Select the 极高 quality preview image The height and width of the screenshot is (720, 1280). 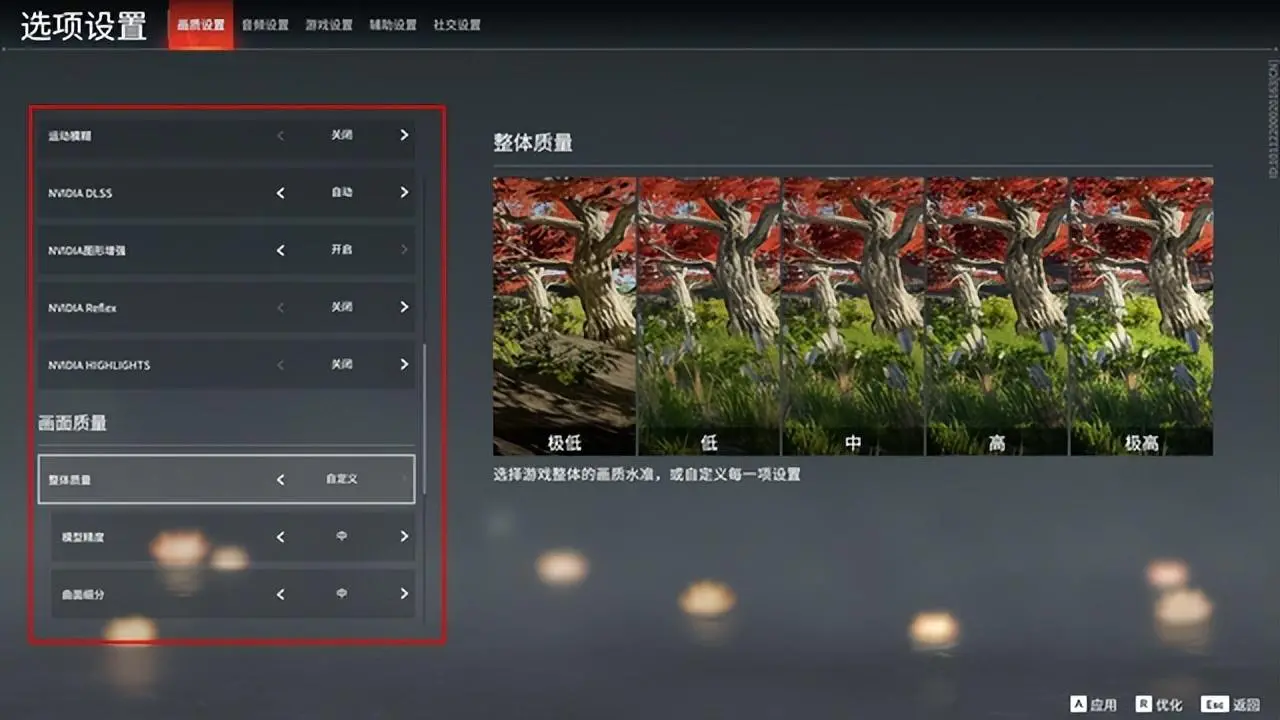click(x=1140, y=310)
